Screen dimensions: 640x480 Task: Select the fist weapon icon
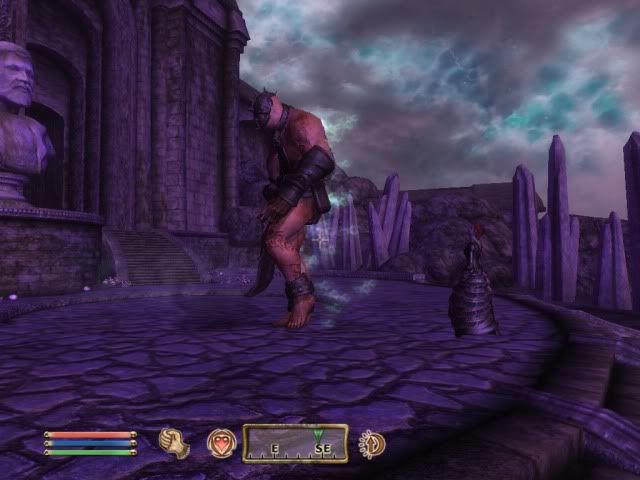tap(175, 443)
